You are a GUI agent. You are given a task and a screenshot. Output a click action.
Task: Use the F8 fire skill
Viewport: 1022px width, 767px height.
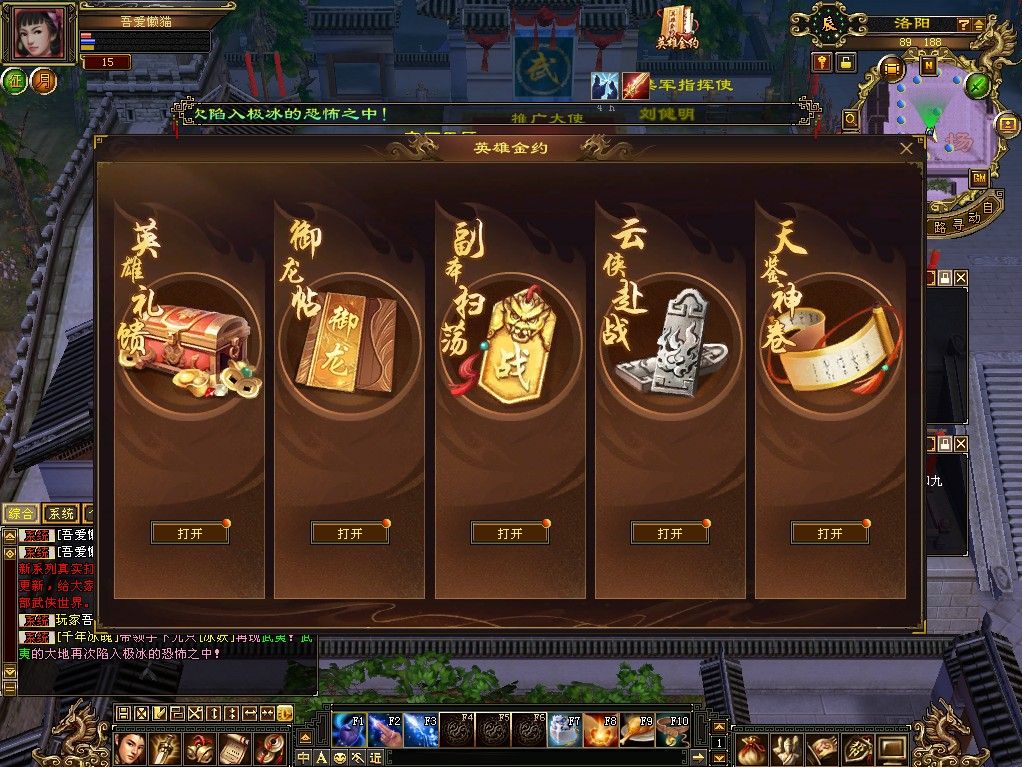coord(601,730)
